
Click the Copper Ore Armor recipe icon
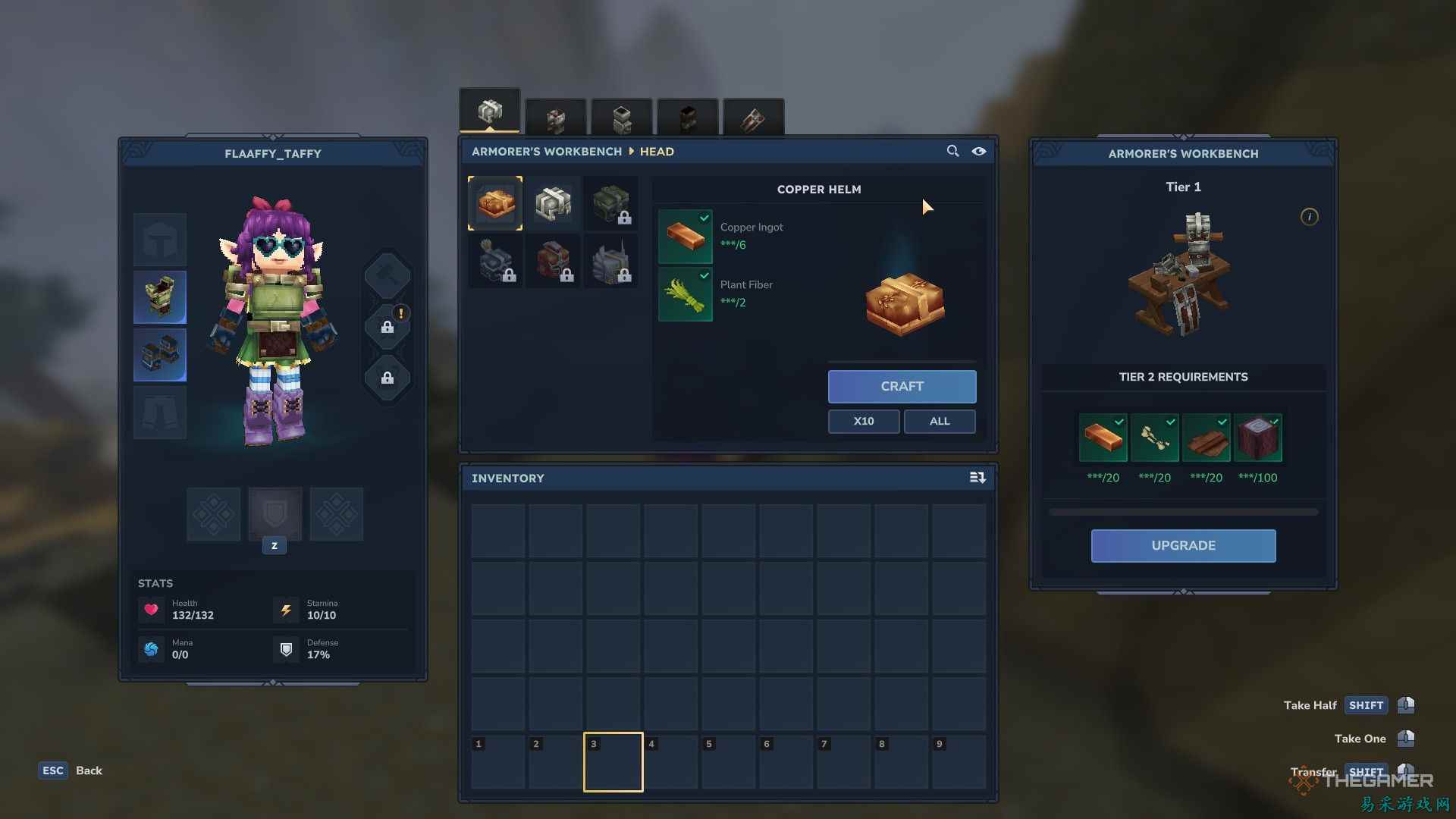[x=554, y=202]
